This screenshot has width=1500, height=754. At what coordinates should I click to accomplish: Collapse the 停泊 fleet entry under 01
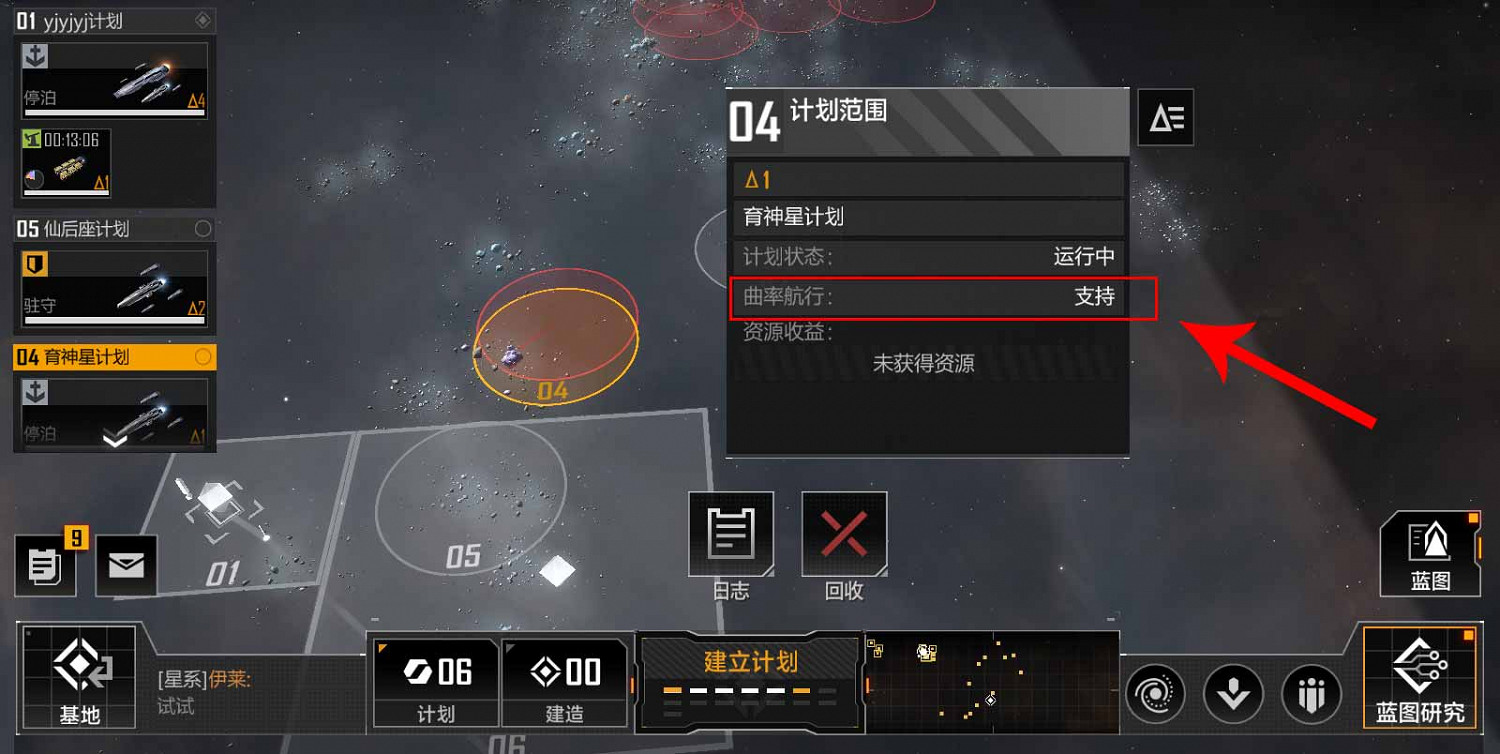click(114, 80)
